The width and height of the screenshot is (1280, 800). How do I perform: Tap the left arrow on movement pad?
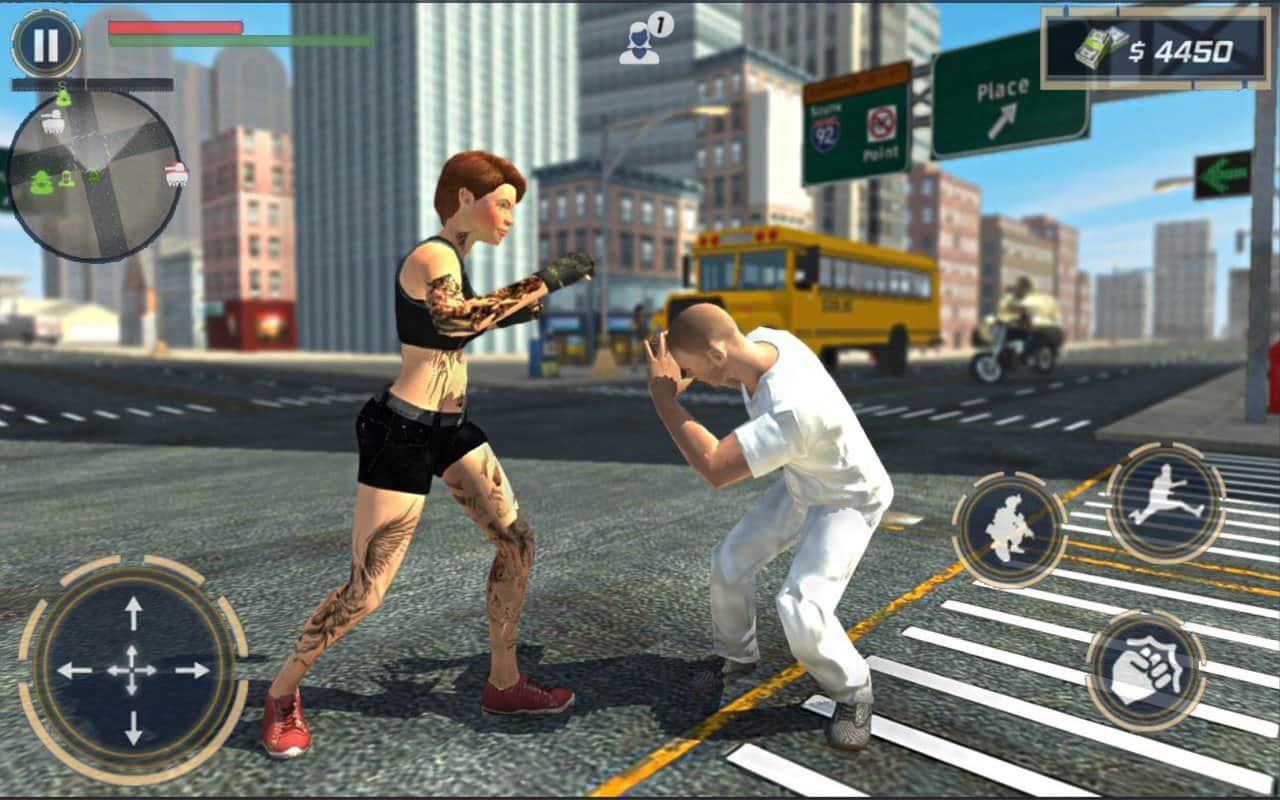73,670
